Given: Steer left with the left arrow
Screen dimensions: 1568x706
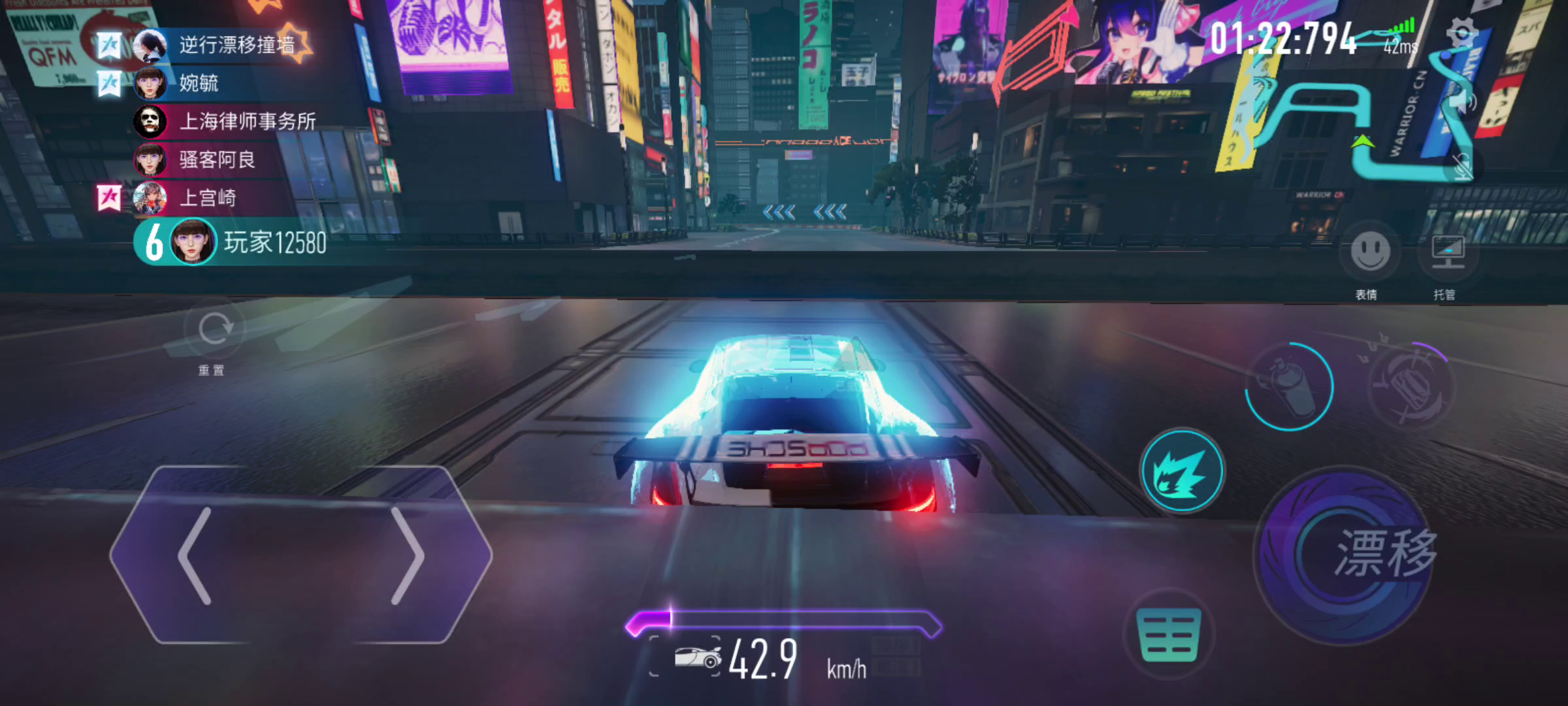Looking at the screenshot, I should (196, 556).
